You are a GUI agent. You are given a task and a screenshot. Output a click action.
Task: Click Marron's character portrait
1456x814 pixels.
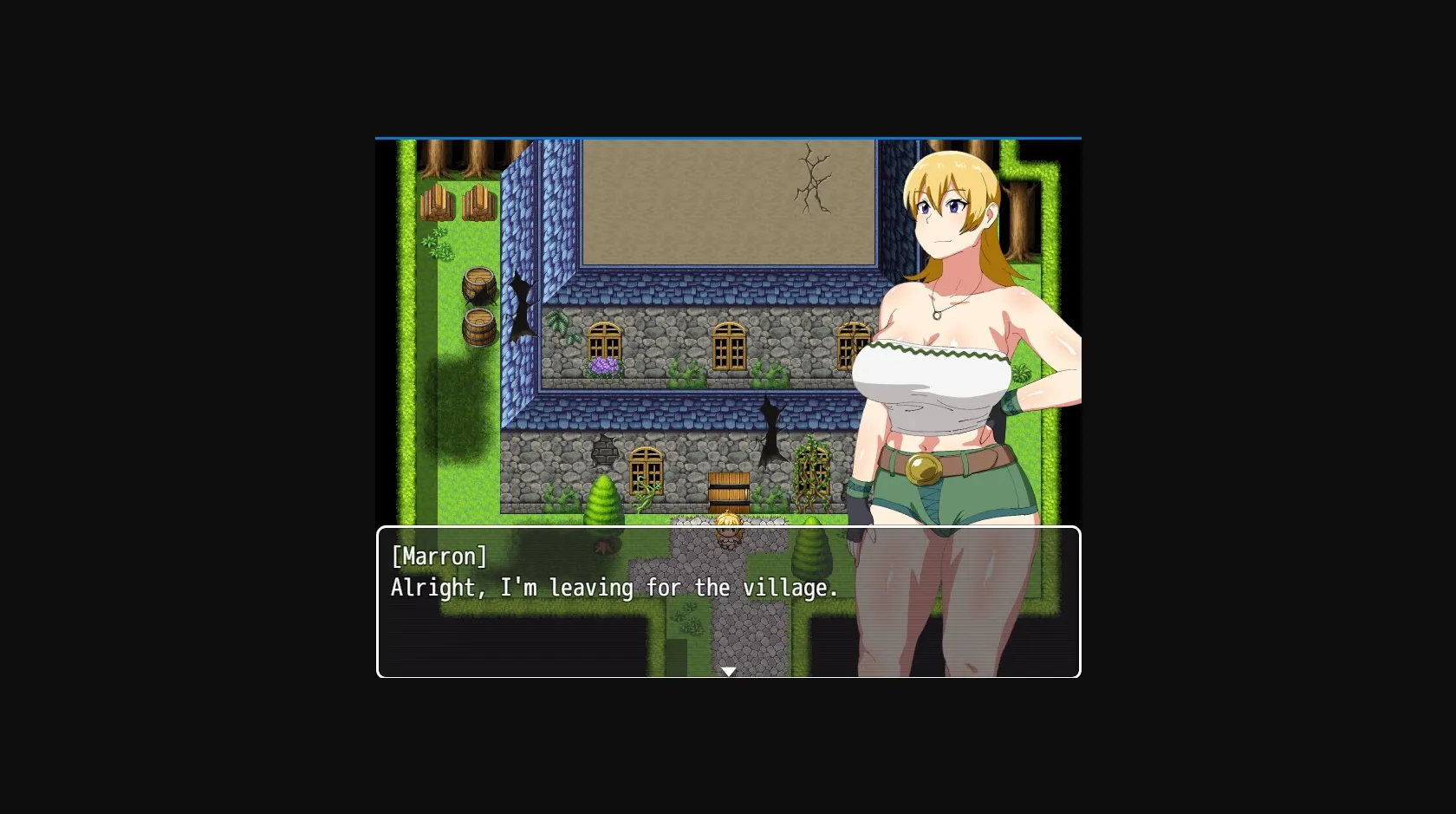pyautogui.click(x=953, y=347)
